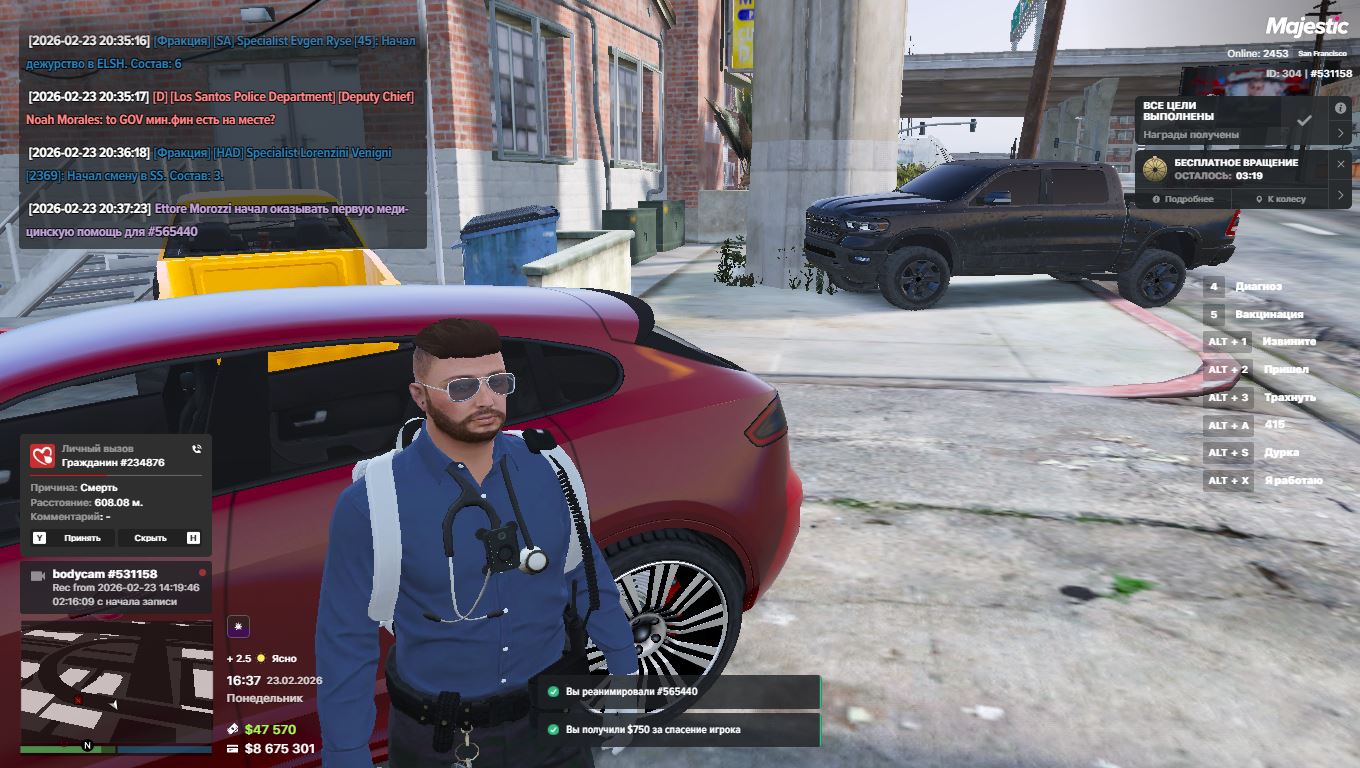Hide the personal call with Скрыть
Image resolution: width=1360 pixels, height=768 pixels.
tap(150, 538)
